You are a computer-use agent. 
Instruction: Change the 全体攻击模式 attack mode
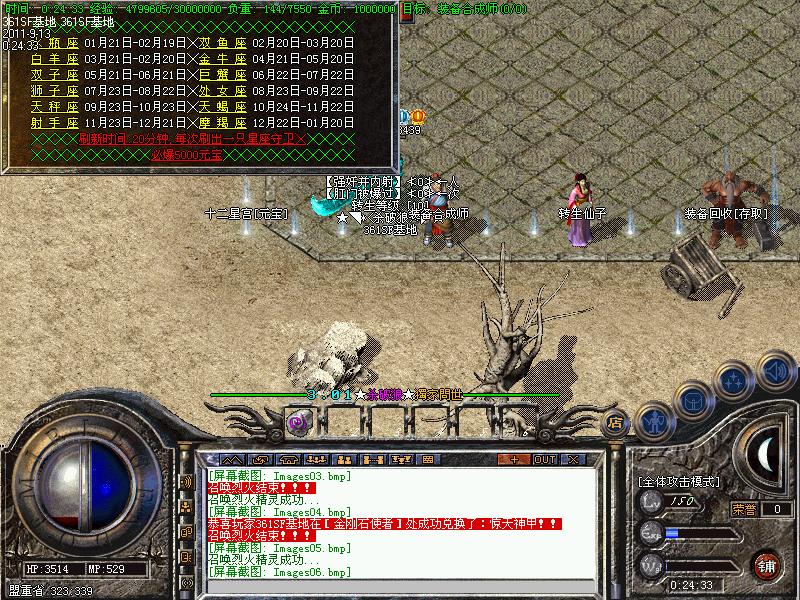[x=680, y=481]
